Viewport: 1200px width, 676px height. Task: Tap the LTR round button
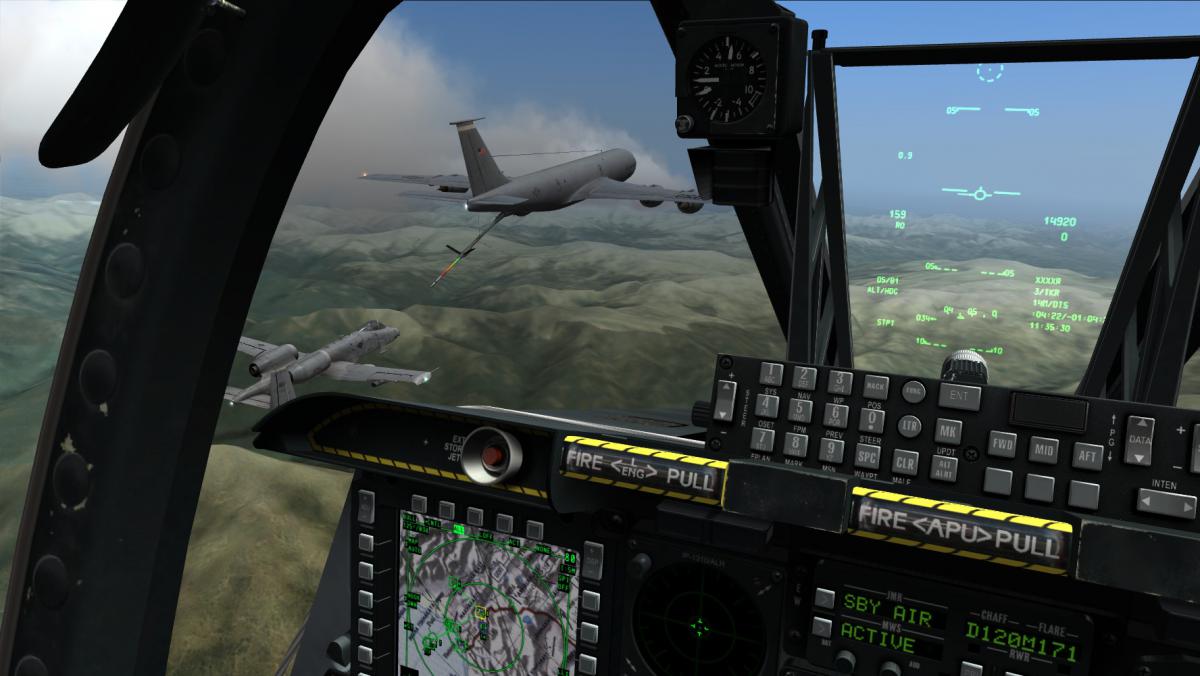(908, 425)
